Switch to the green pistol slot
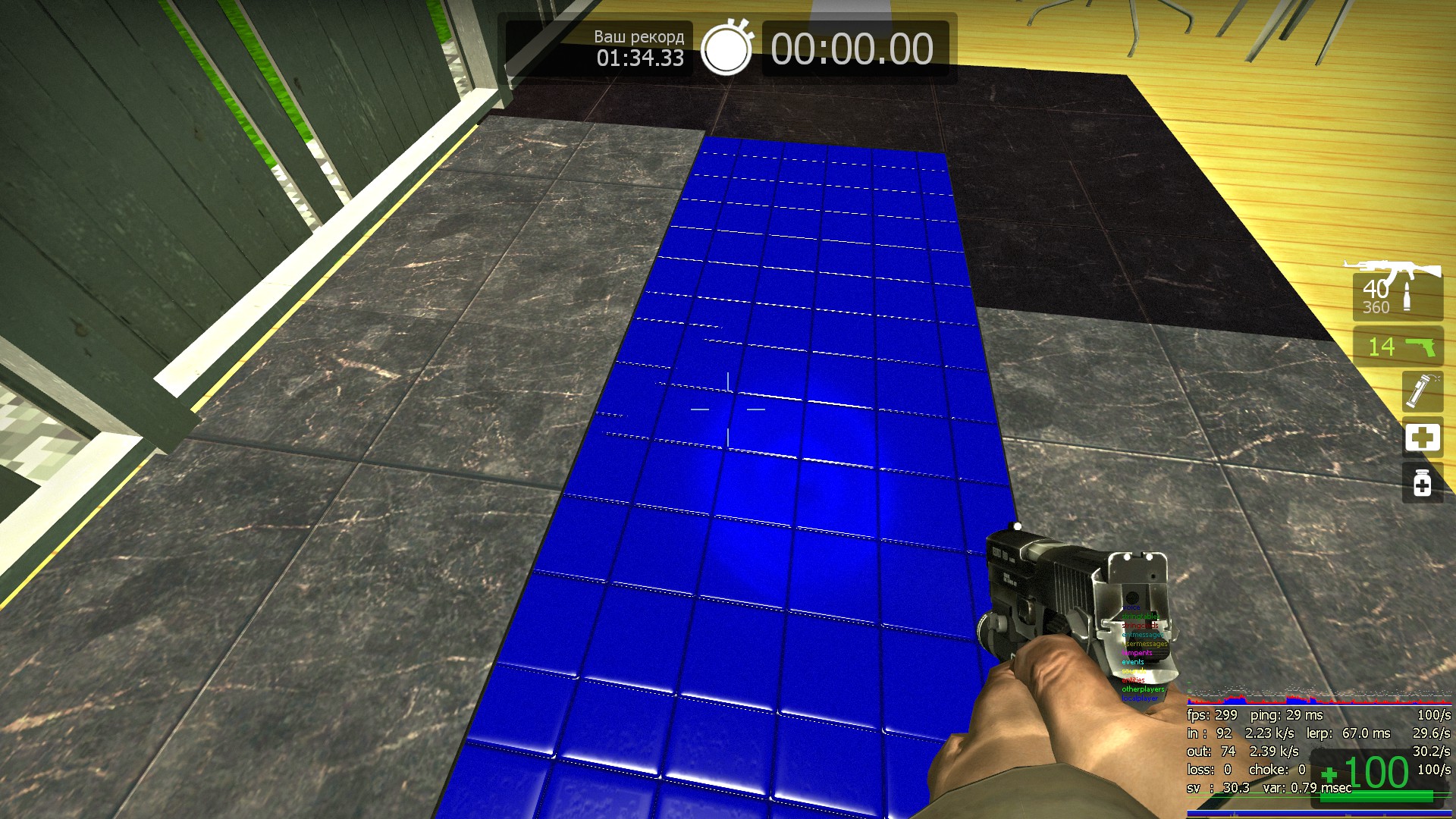The width and height of the screenshot is (1456, 819). click(1397, 347)
